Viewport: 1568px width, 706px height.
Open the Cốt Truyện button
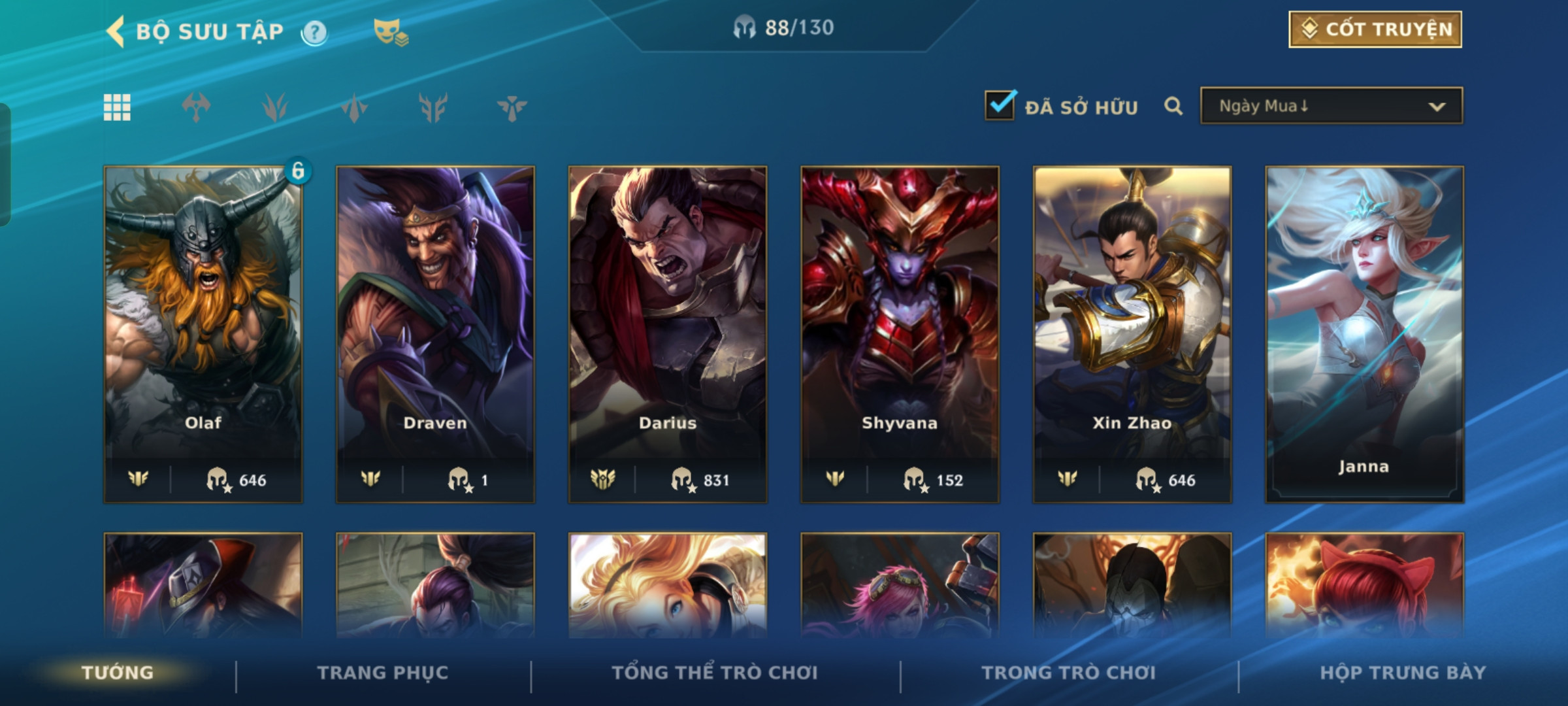pyautogui.click(x=1375, y=29)
